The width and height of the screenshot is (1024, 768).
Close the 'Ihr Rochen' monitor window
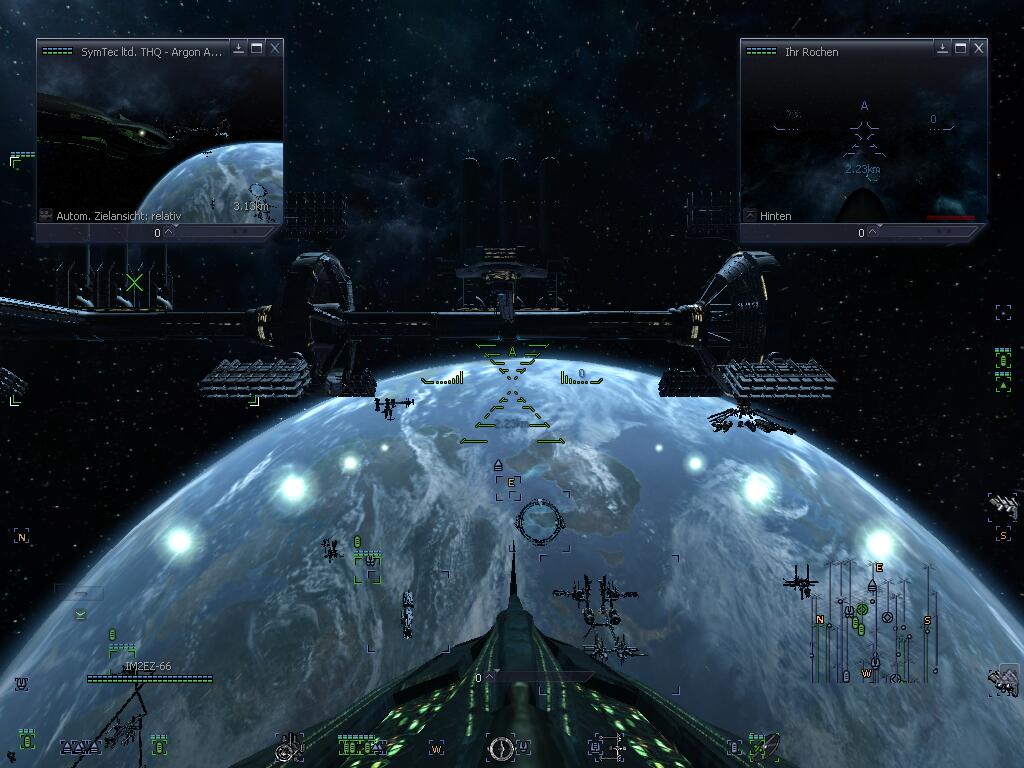point(979,48)
